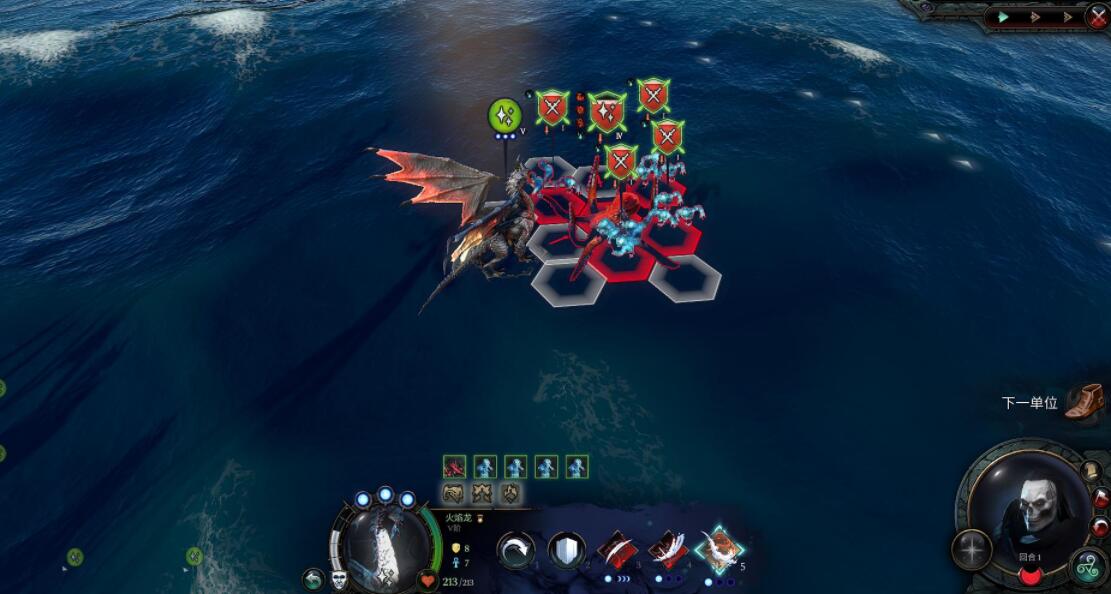The width and height of the screenshot is (1111, 594).
Task: Activate the shield defend ability
Action: [x=566, y=550]
